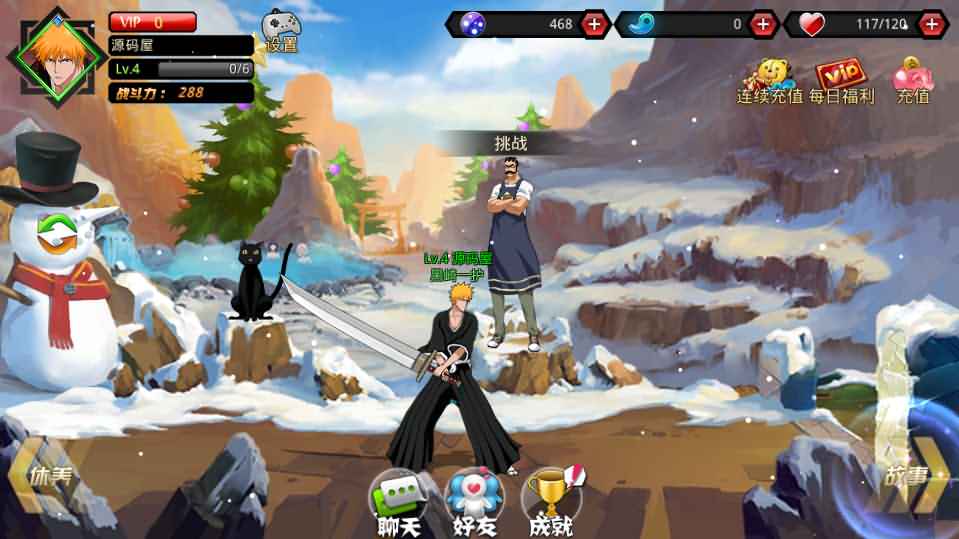Open the 好友 friends list

click(x=472, y=503)
